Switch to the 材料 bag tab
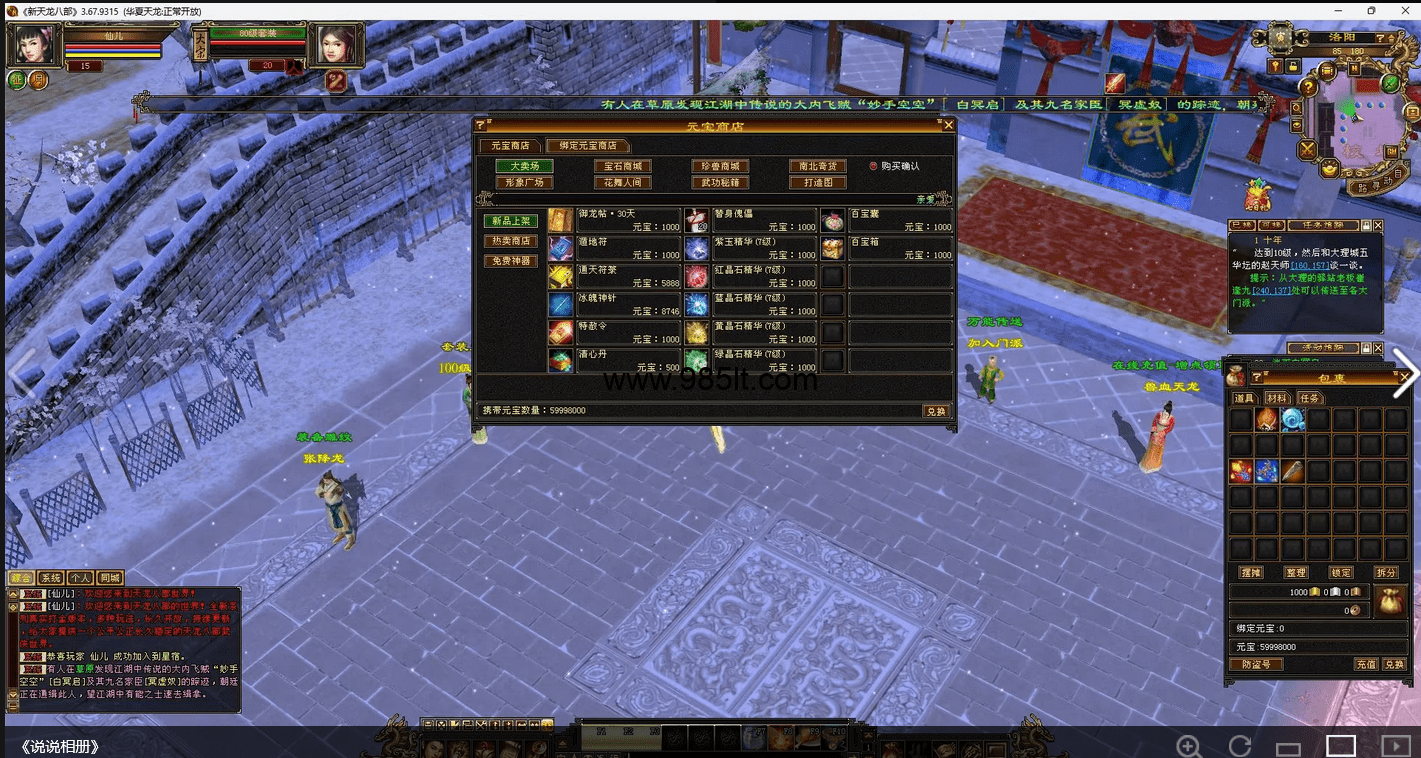This screenshot has height=758, width=1421. tap(1276, 398)
